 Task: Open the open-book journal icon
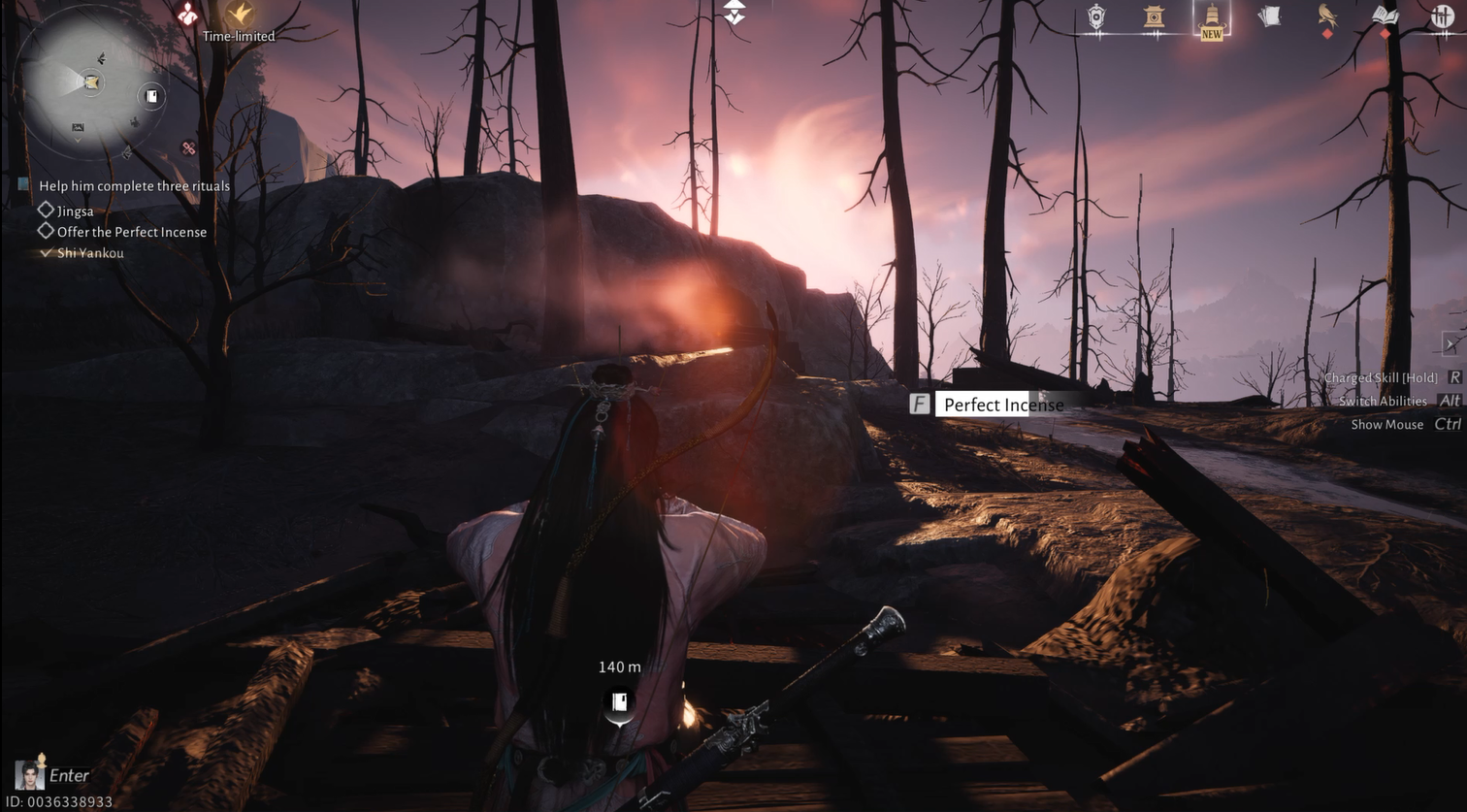tap(1385, 16)
